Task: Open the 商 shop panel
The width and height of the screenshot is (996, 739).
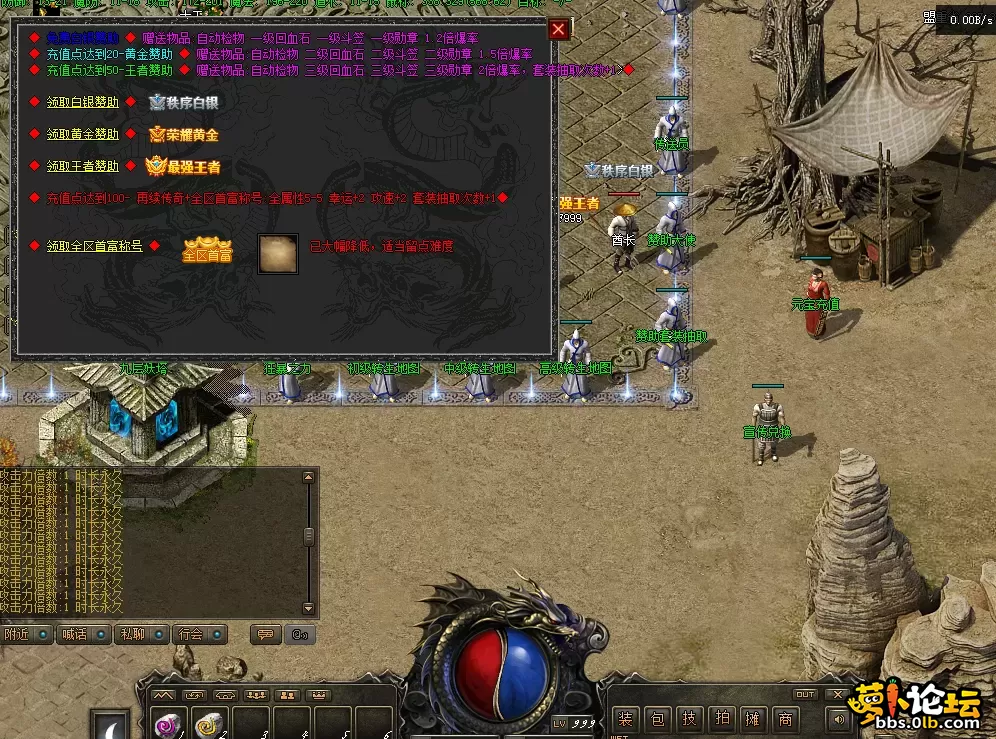Action: [786, 718]
